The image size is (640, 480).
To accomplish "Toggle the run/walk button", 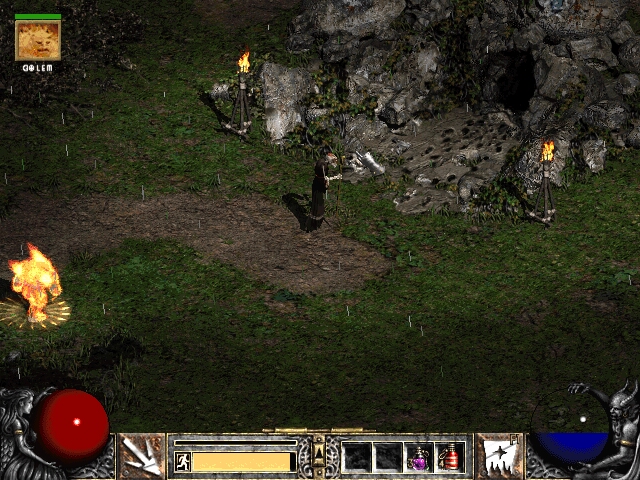I will [183, 461].
